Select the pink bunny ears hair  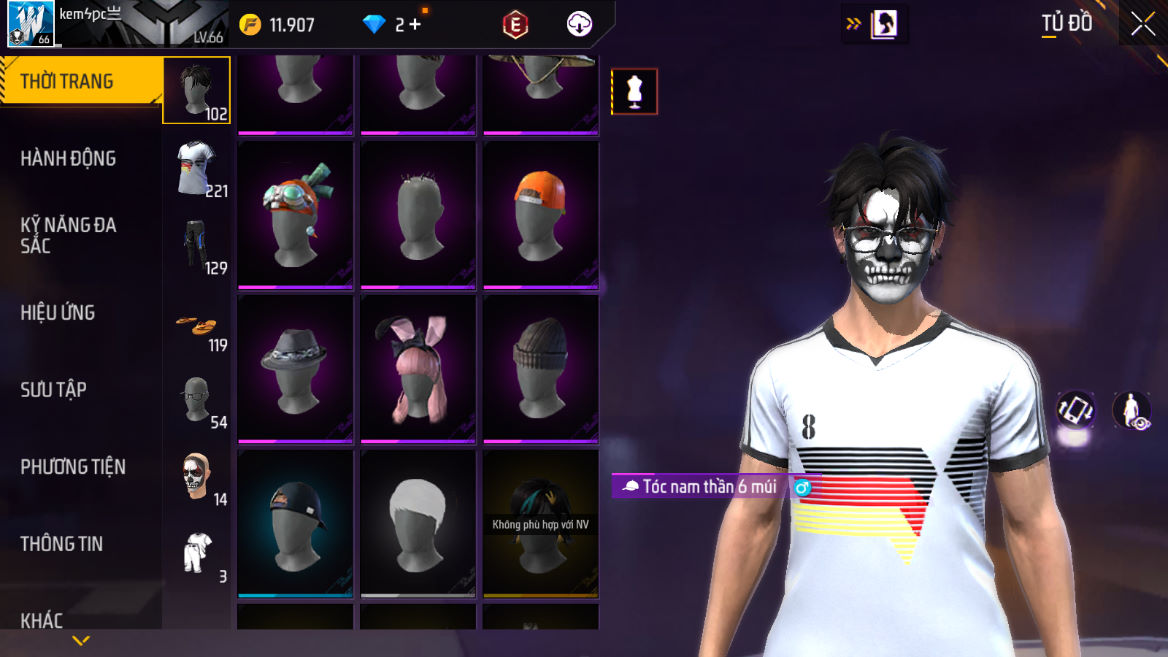coord(418,369)
